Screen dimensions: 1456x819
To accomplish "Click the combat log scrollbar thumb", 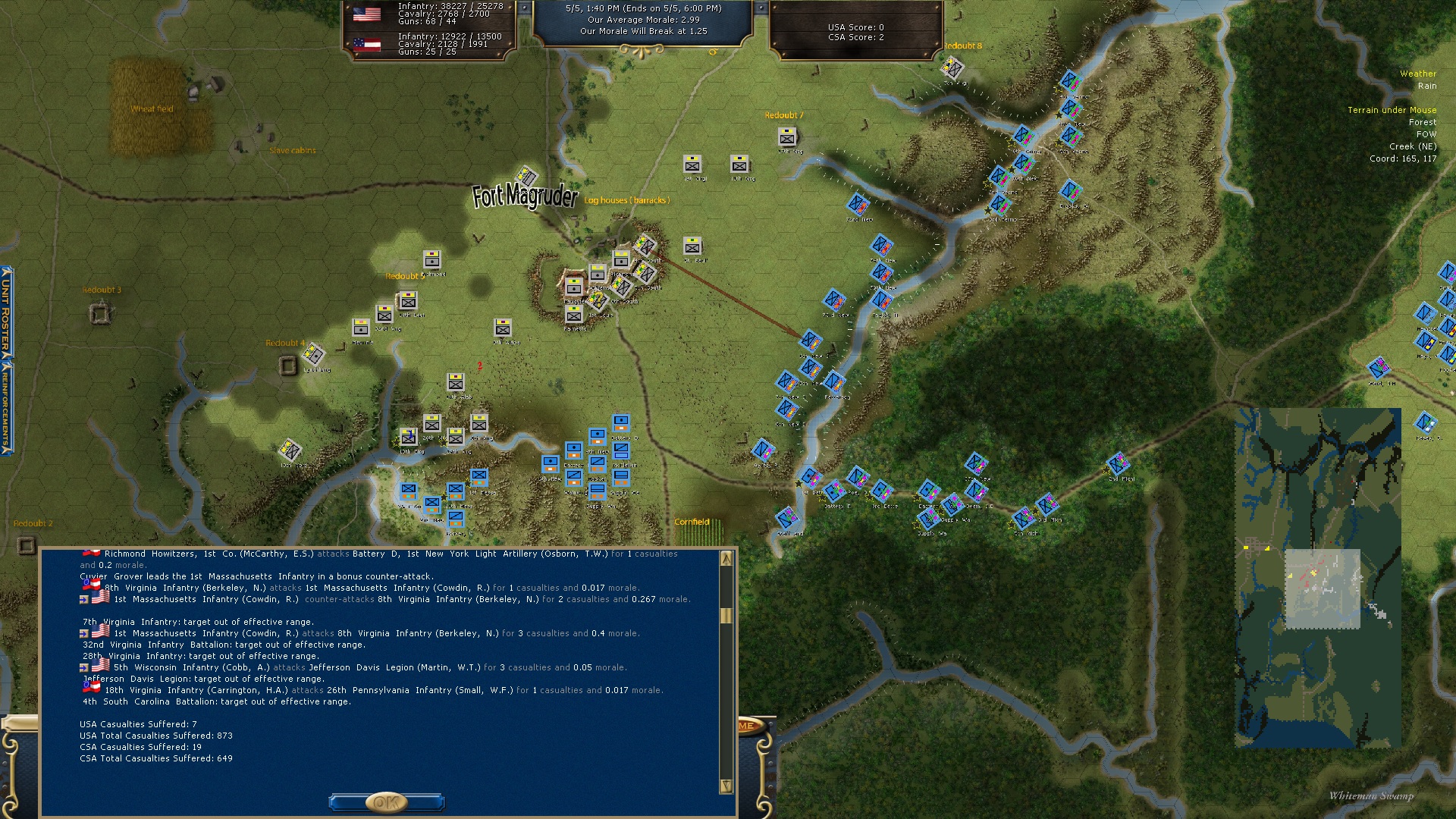I will 726,615.
